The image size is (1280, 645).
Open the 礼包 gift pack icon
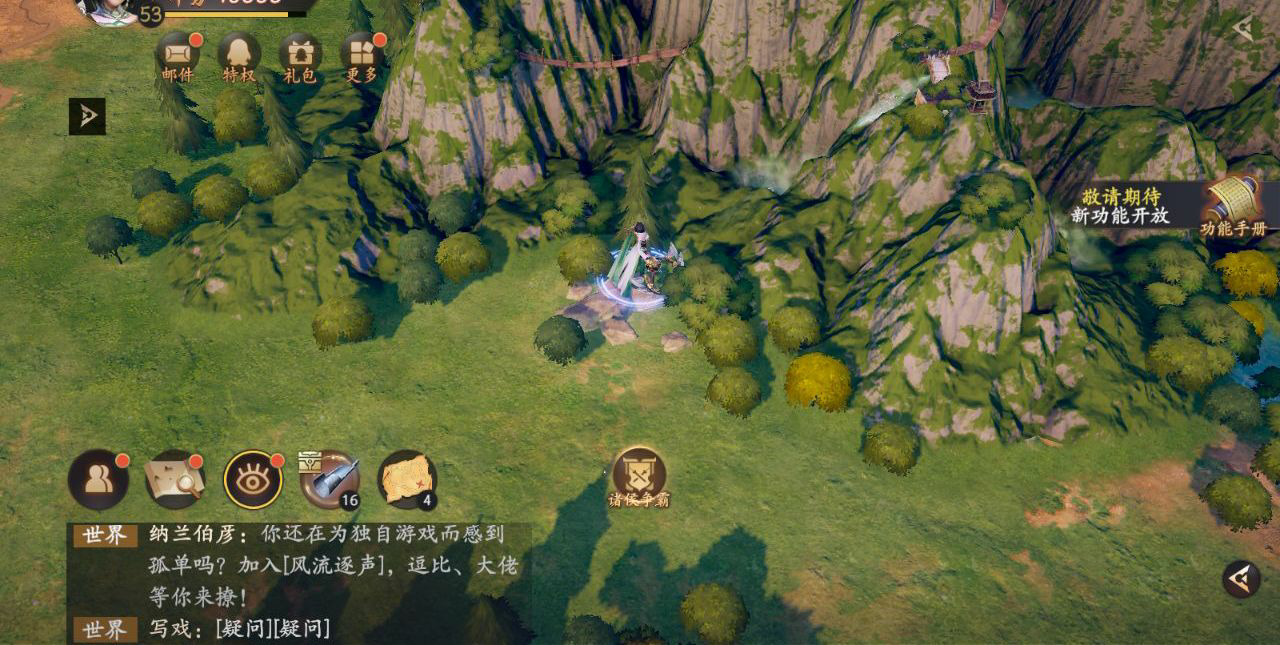(300, 53)
